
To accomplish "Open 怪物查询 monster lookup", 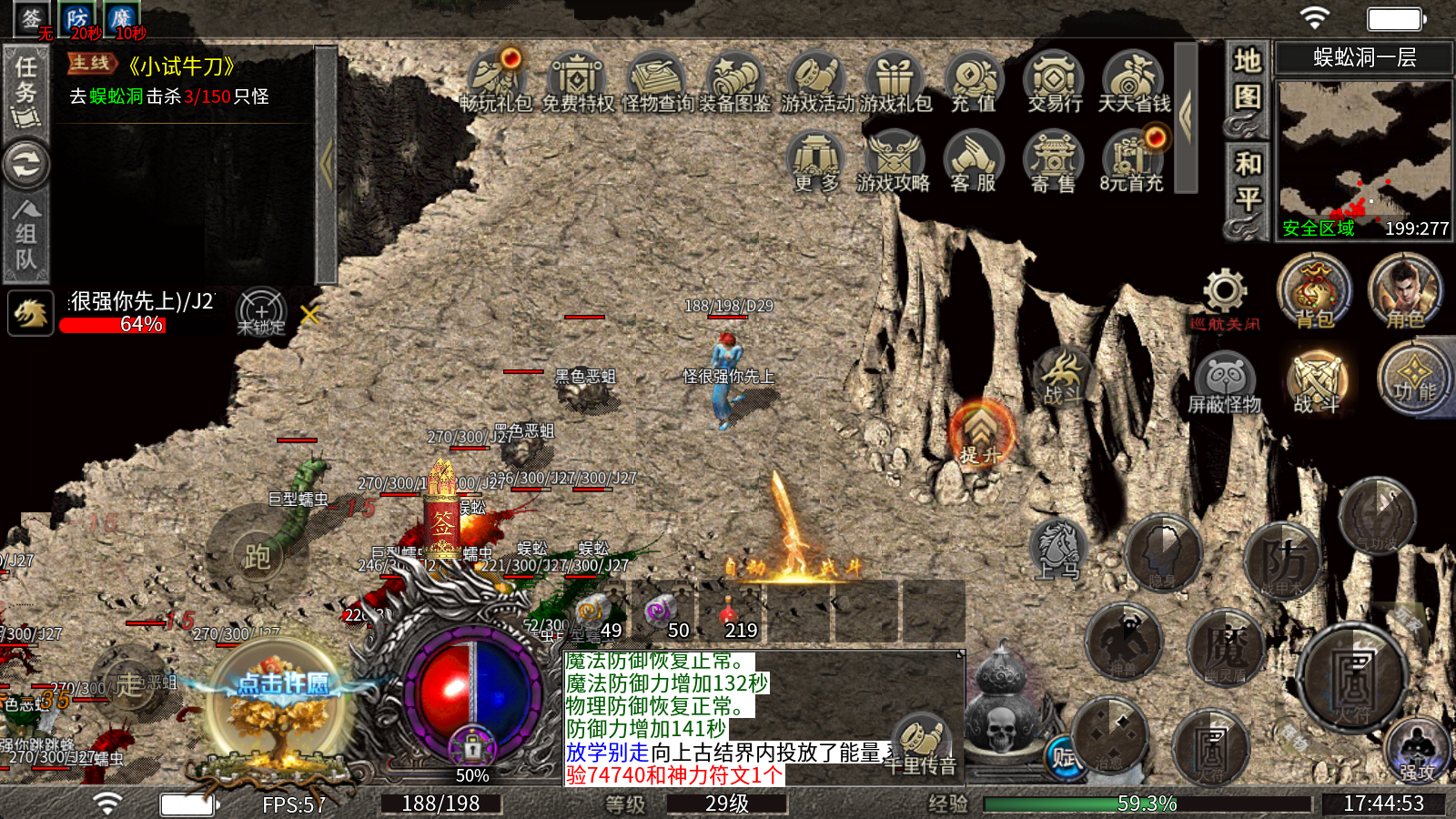I will 657,83.
